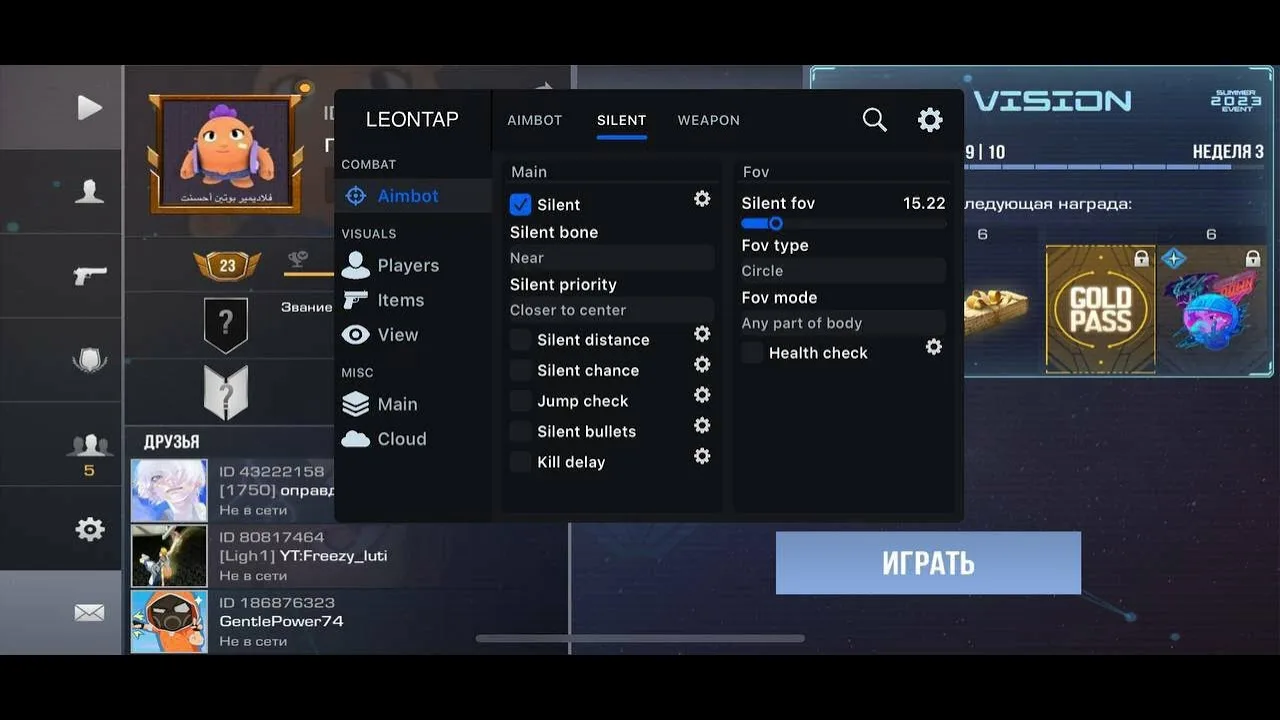The height and width of the screenshot is (720, 1280).
Task: Open the Silent priority dropdown
Action: tap(610, 310)
